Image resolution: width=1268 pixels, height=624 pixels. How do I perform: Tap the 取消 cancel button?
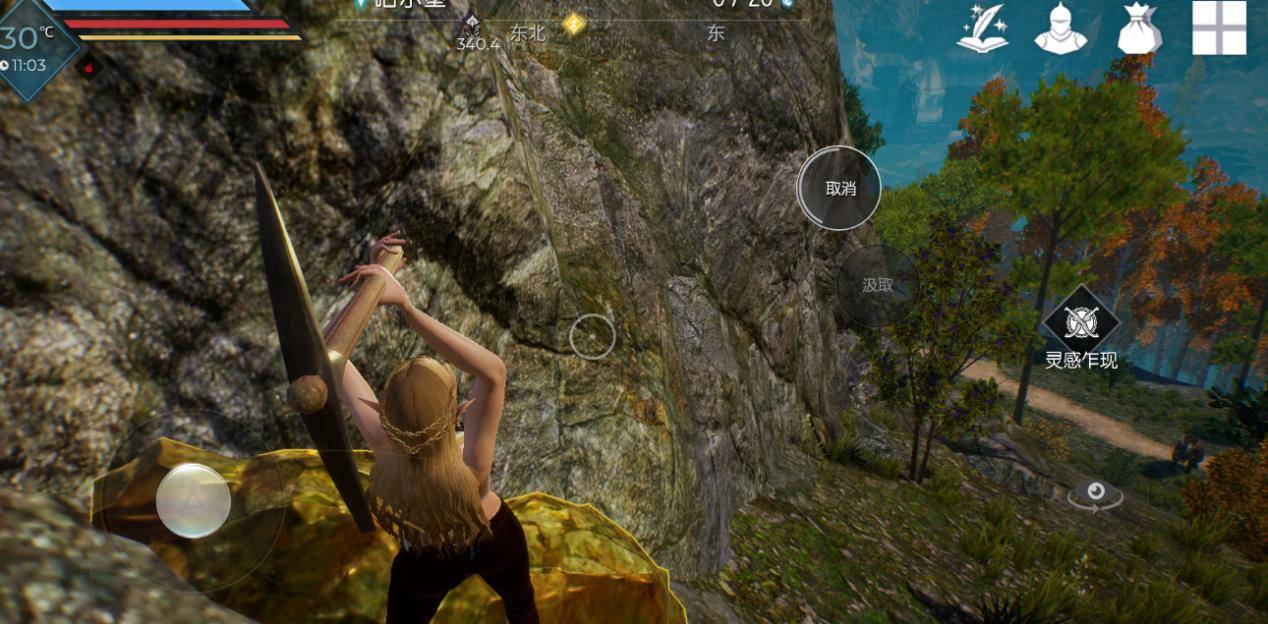pyautogui.click(x=839, y=188)
